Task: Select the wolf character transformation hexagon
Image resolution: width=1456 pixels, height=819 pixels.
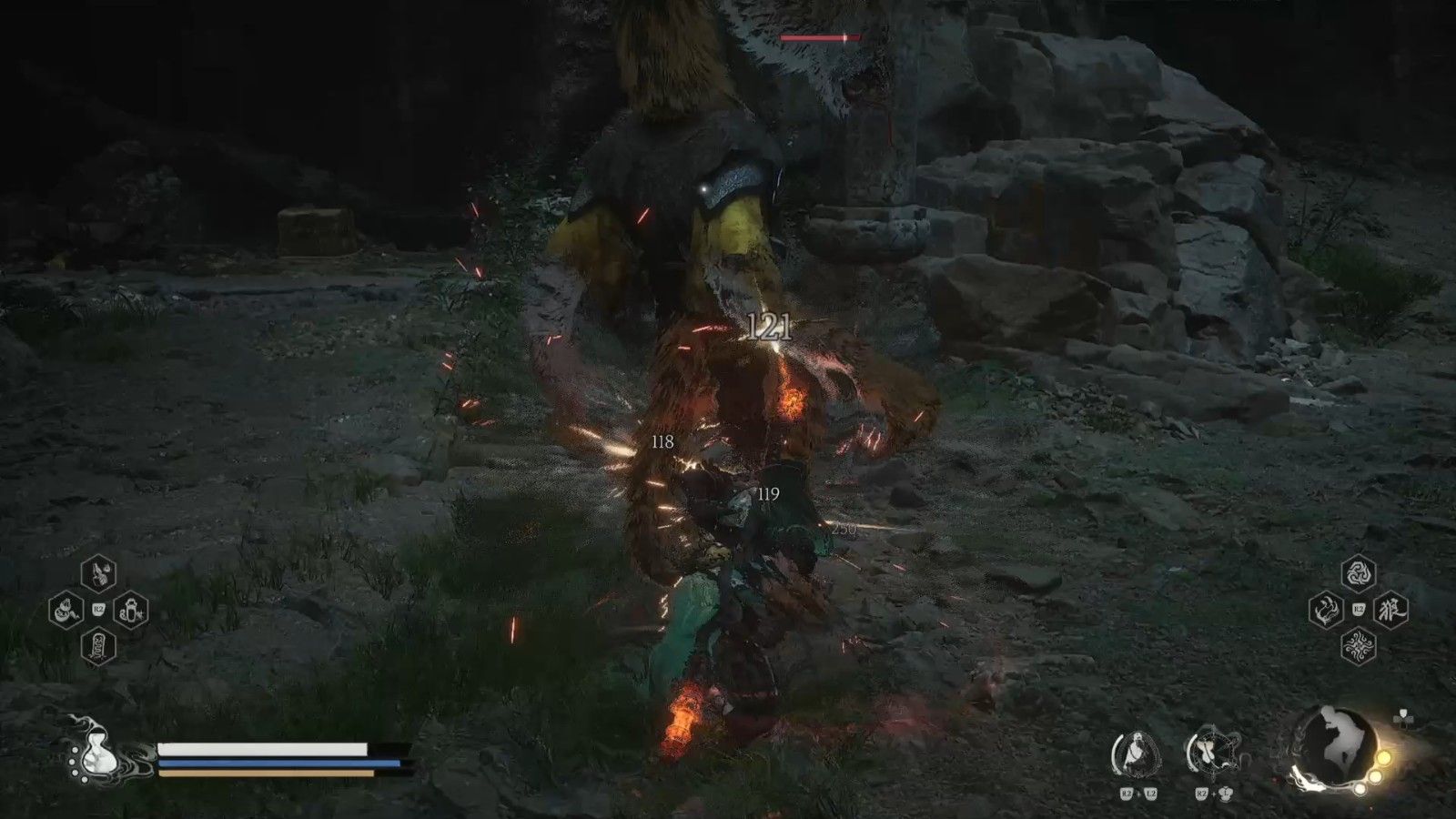Action: point(1390,610)
